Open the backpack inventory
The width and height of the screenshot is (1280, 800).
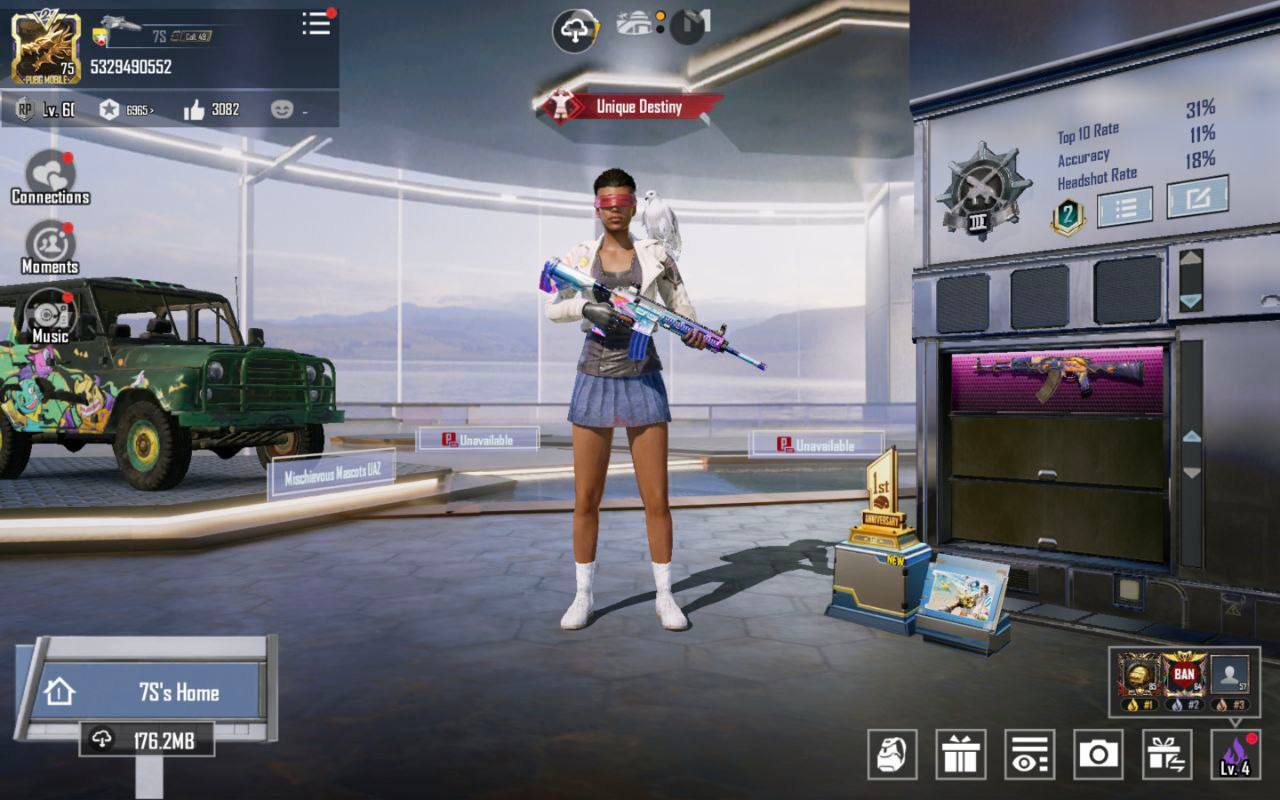click(x=892, y=755)
